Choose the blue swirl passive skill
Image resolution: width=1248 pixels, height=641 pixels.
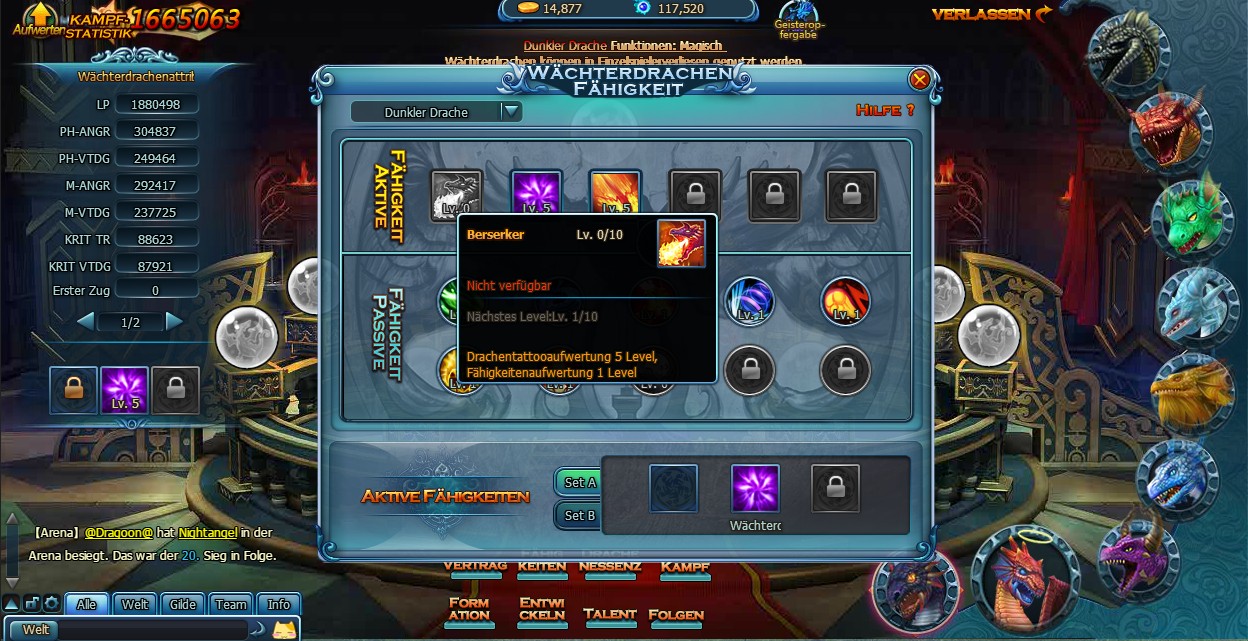(749, 301)
